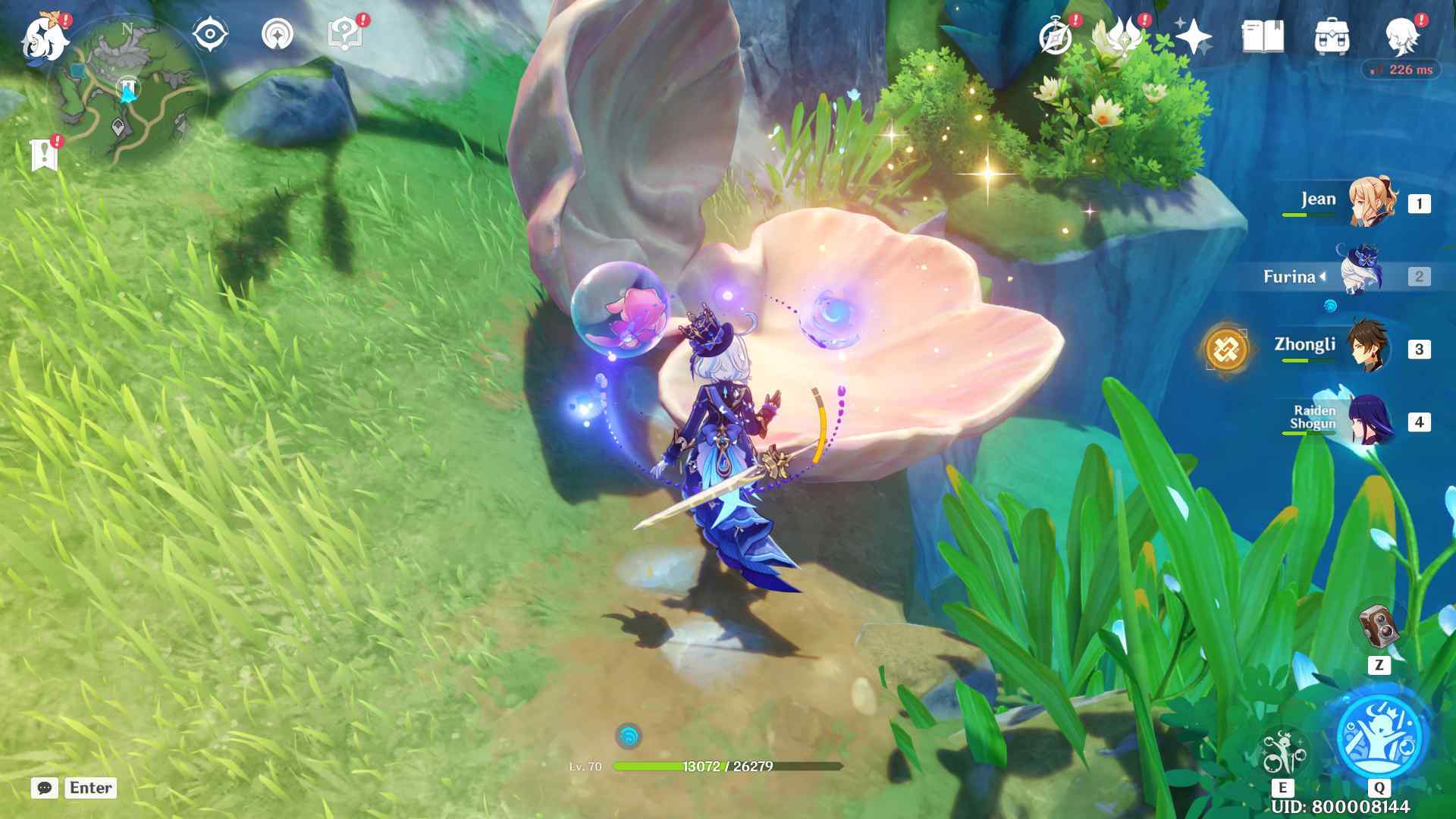Open the character profile screen icon
Viewport: 1456px width, 819px height.
(1402, 36)
